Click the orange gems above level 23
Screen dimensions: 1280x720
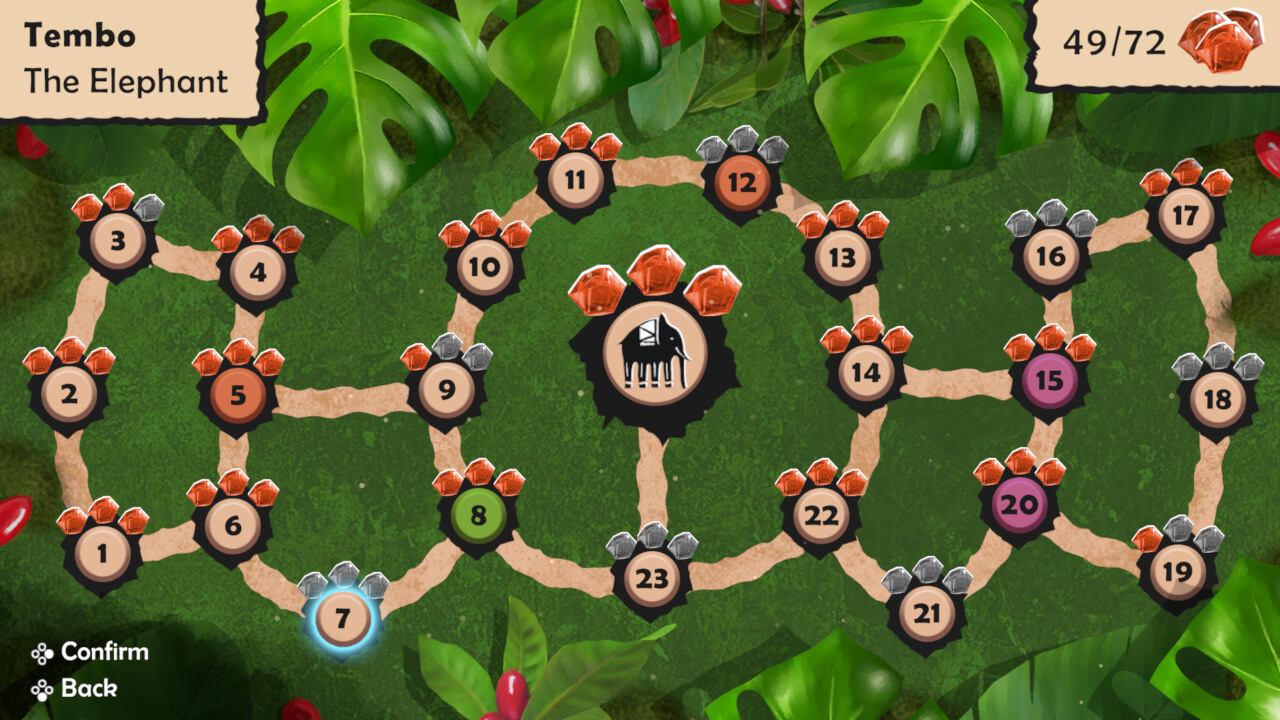tap(654, 545)
